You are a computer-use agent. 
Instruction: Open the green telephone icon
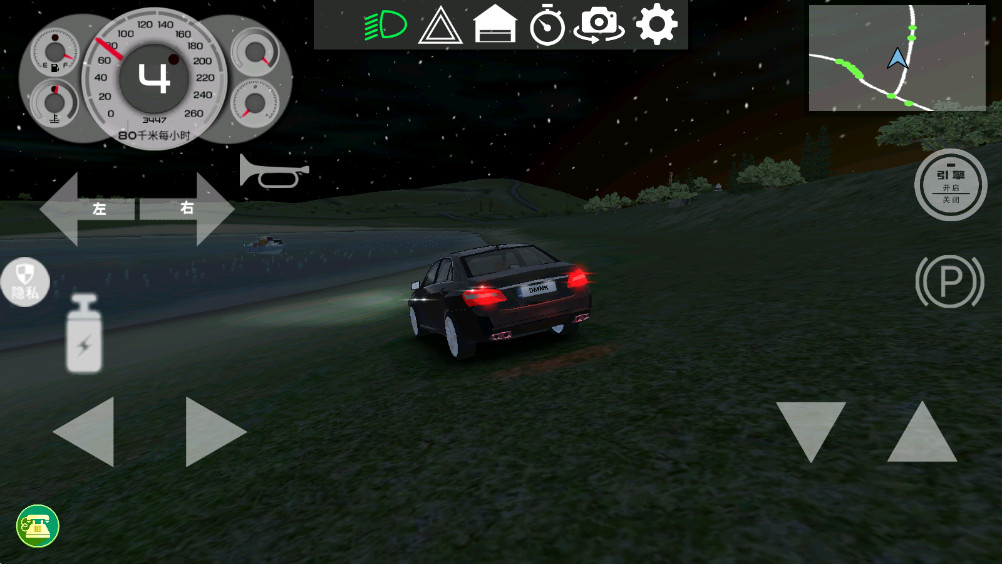point(38,526)
